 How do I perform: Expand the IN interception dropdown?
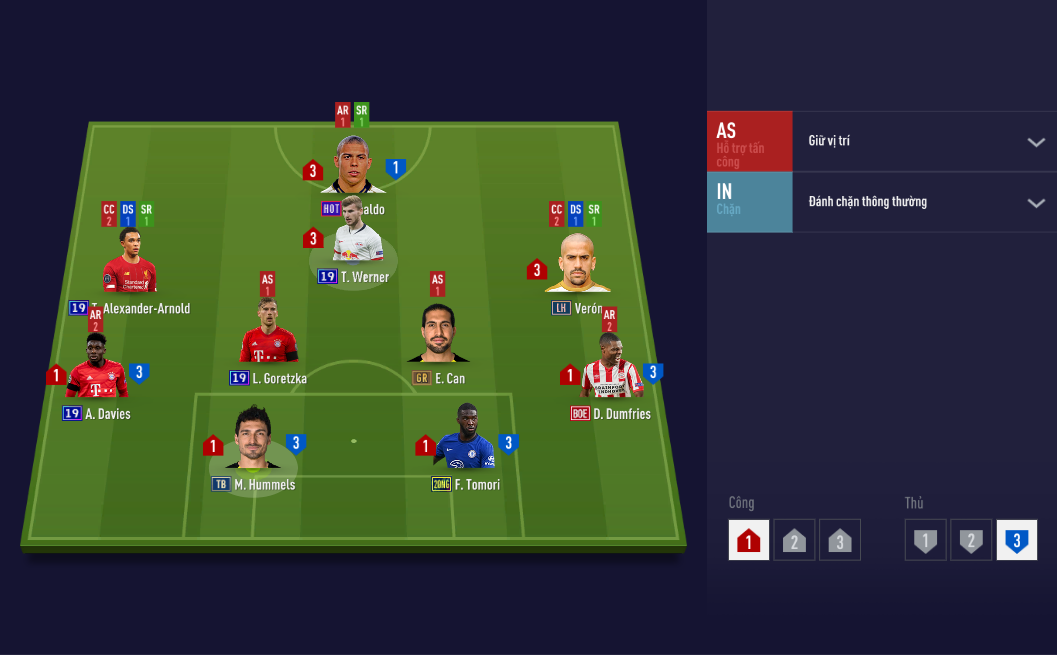tap(1035, 203)
